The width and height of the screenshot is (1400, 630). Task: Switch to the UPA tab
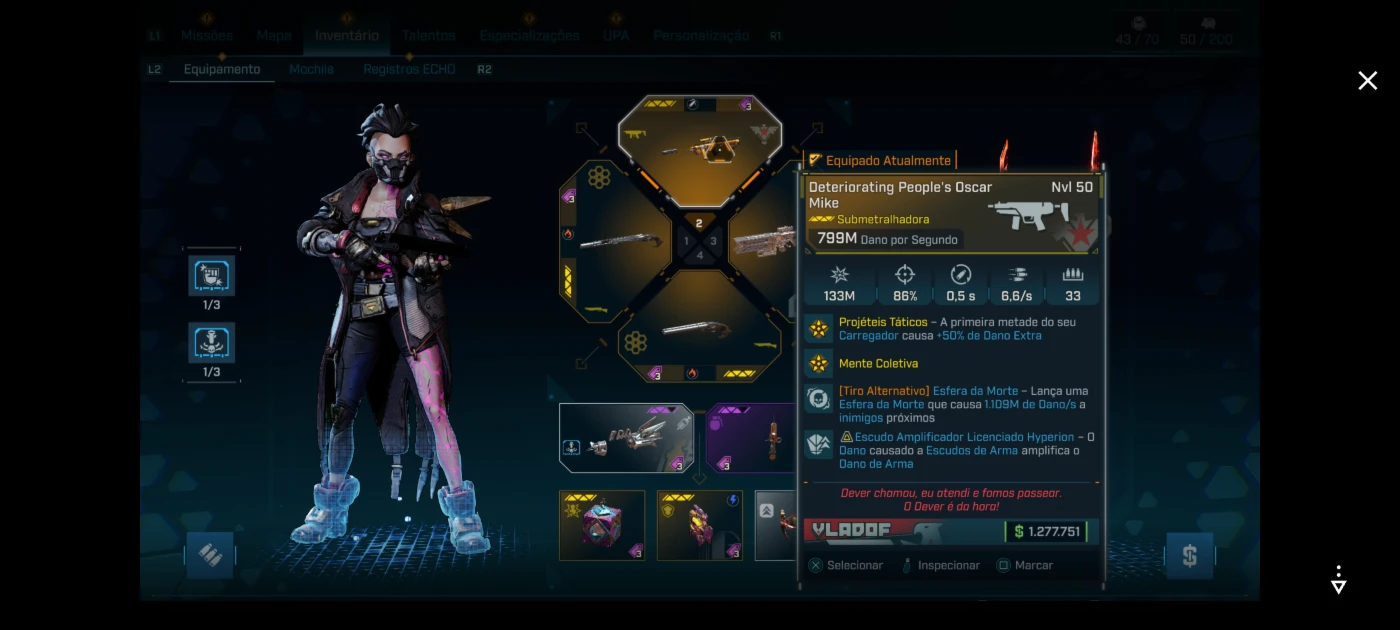coord(616,35)
